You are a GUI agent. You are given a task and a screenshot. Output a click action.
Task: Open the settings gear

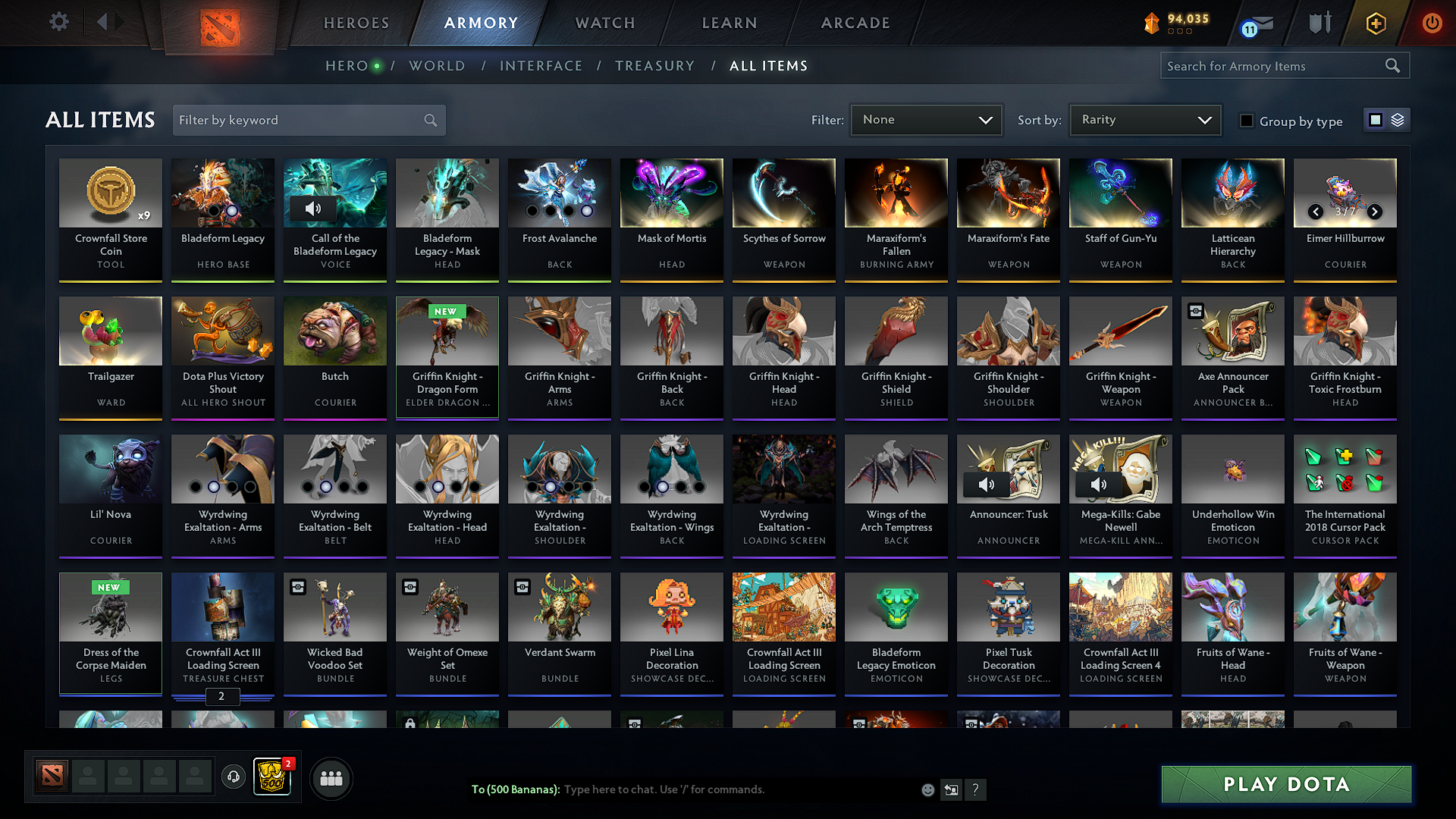[x=58, y=22]
